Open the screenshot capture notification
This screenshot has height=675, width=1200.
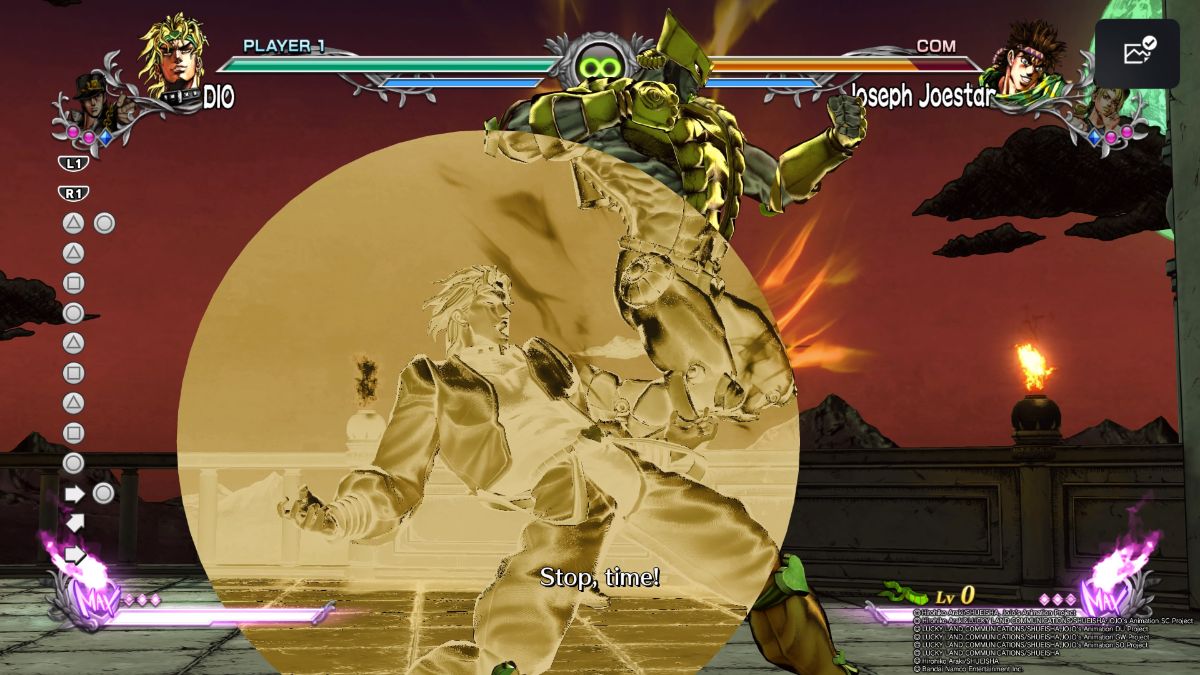[1138, 53]
